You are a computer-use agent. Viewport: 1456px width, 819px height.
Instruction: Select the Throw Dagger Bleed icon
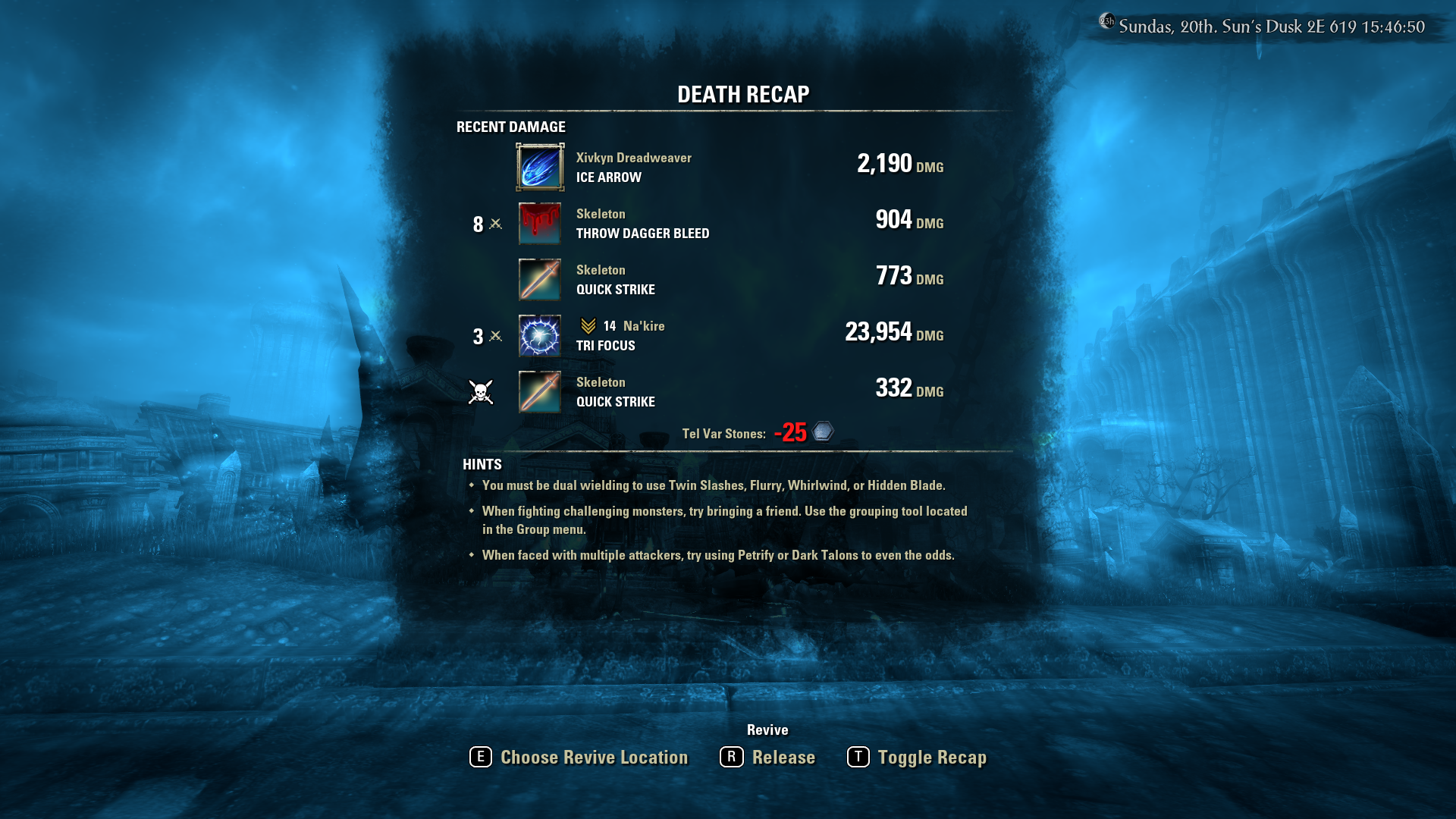[x=538, y=224]
